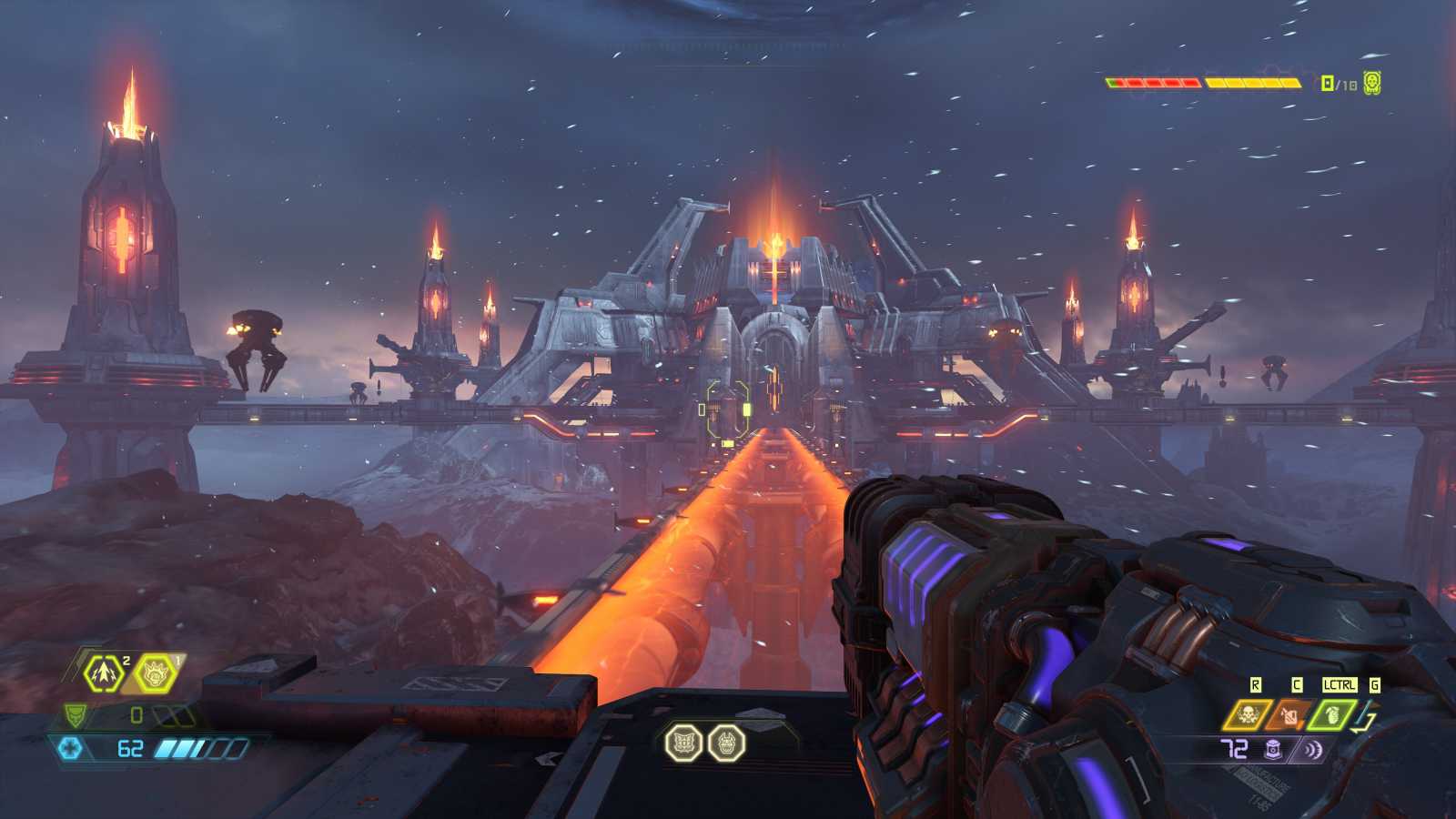
Task: Select the weapon mod wave icon
Action: pos(1312,749)
